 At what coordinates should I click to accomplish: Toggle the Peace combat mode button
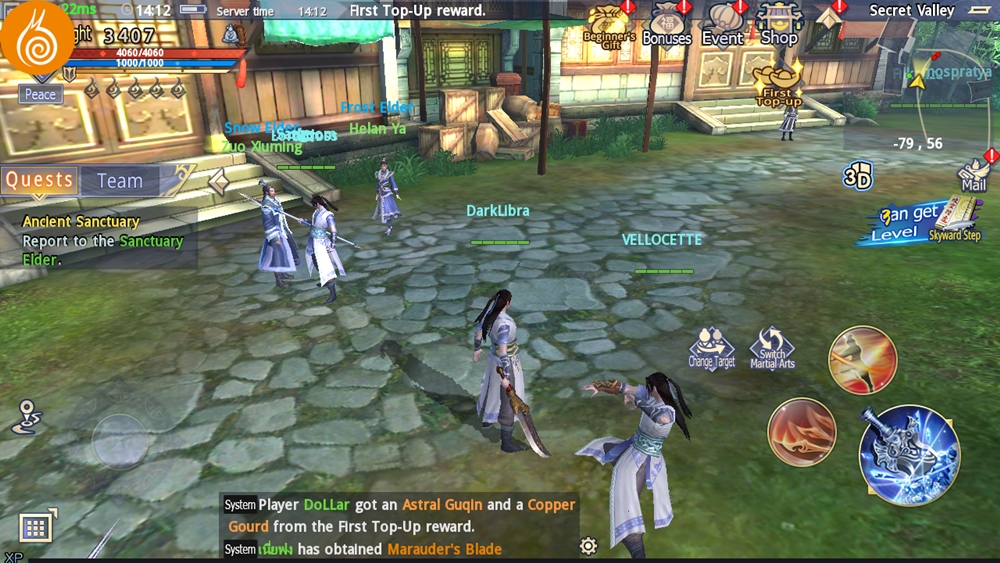(x=41, y=94)
